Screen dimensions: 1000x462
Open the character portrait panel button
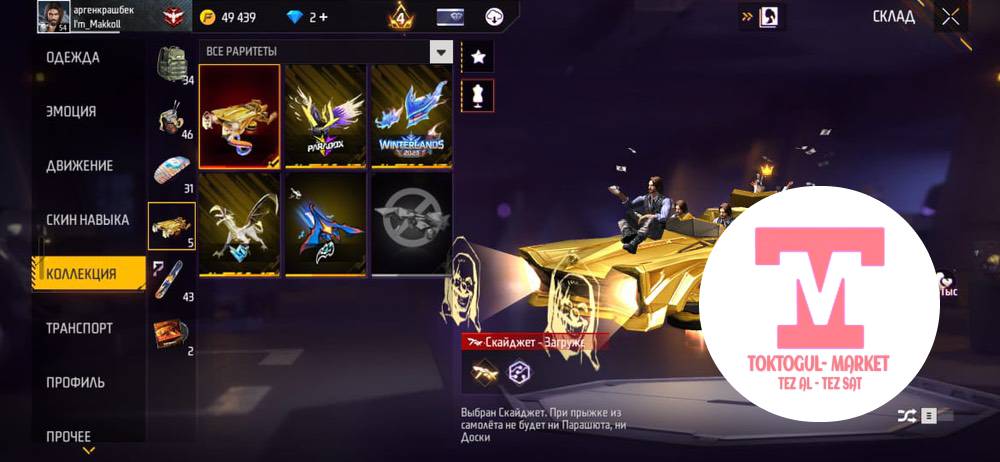pos(769,16)
